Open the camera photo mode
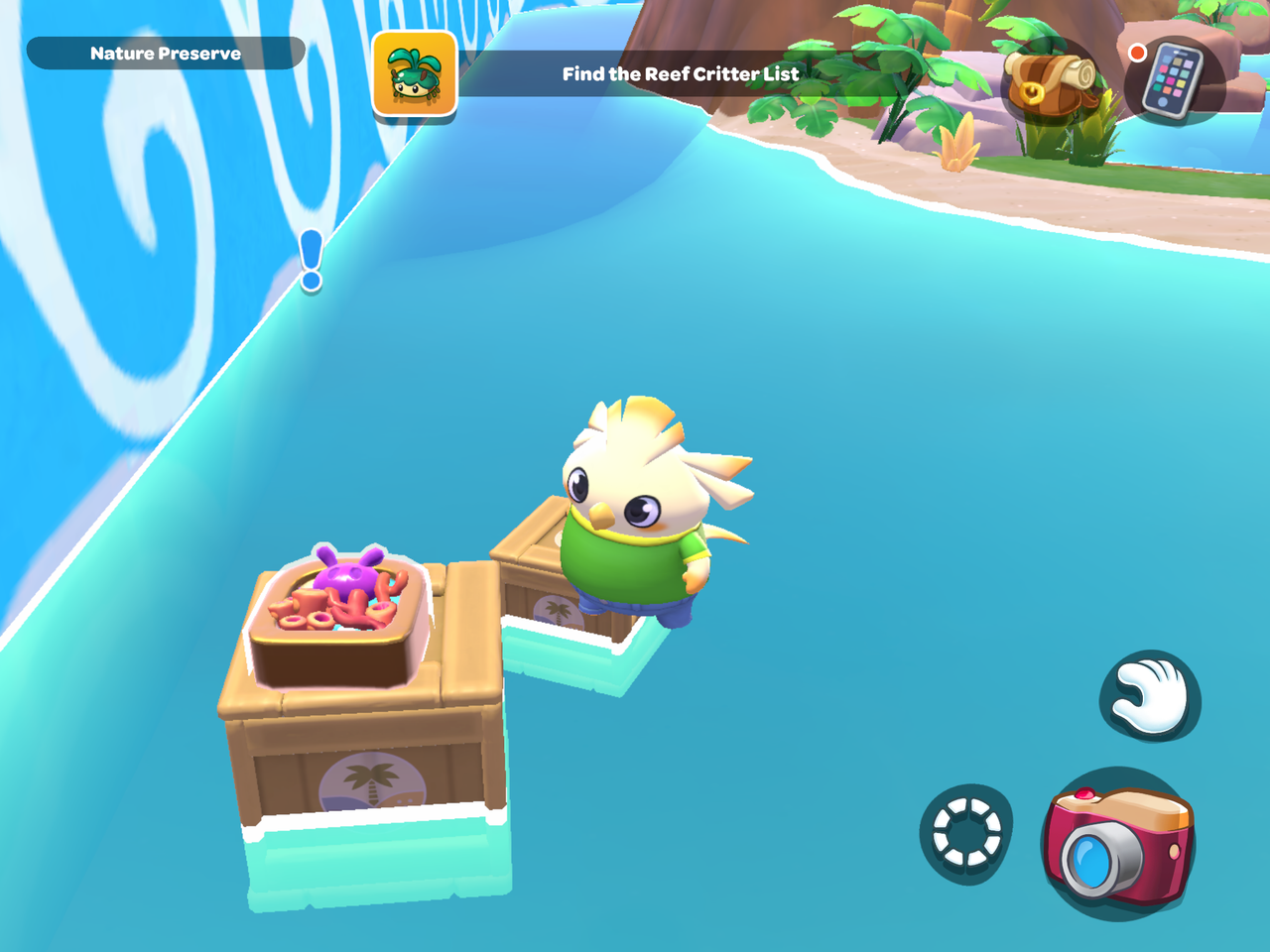 tap(1118, 843)
